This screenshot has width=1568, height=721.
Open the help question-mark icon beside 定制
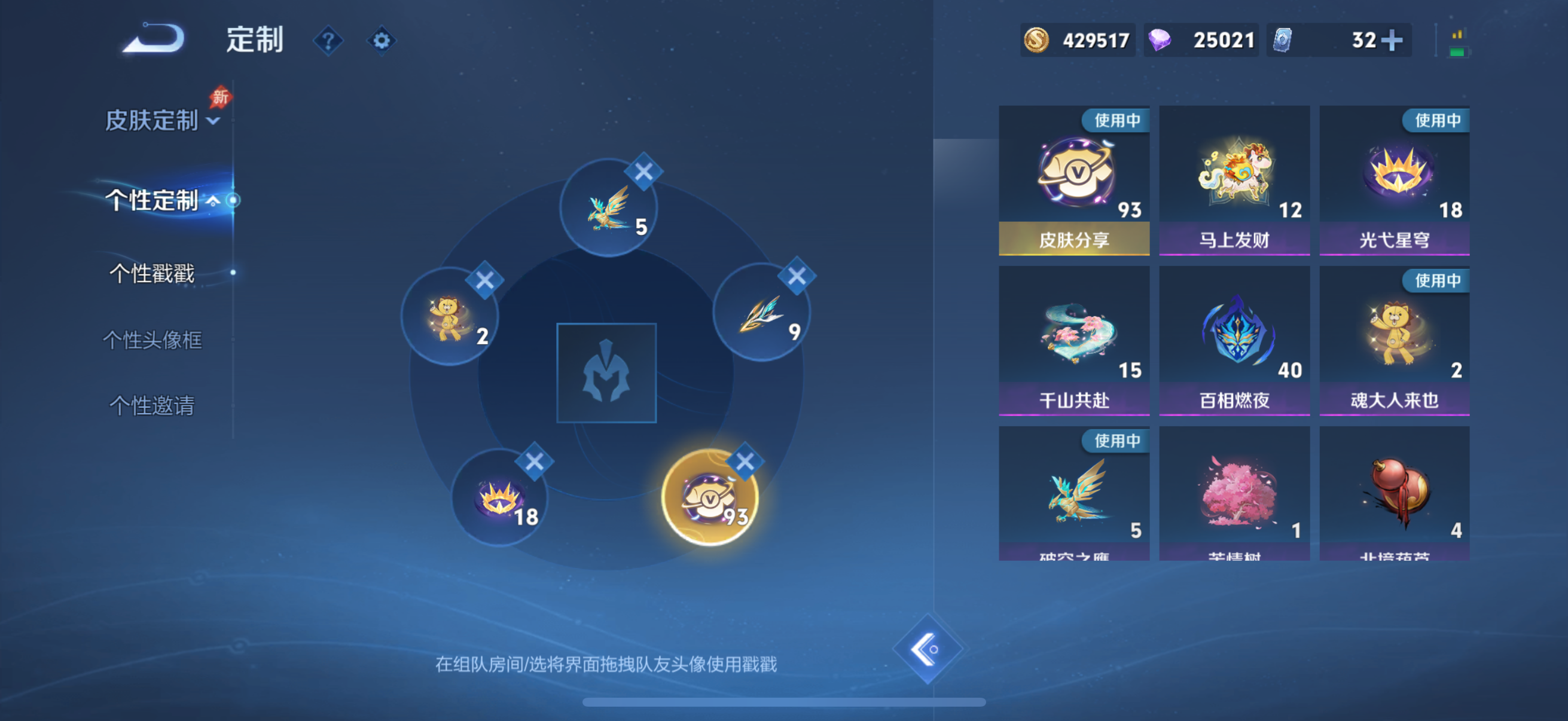(x=328, y=40)
